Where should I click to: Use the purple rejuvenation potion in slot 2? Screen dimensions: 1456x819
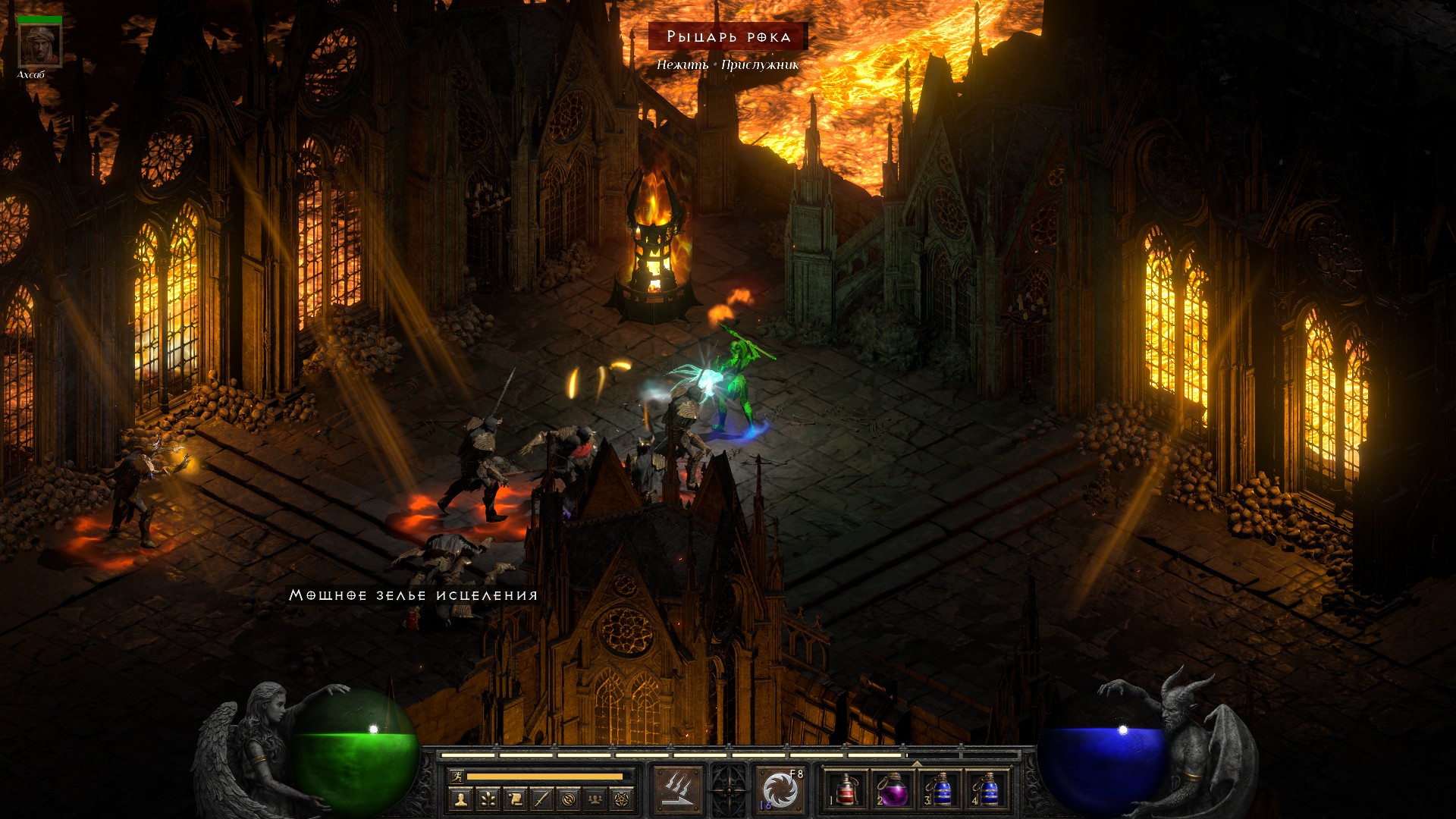[893, 789]
